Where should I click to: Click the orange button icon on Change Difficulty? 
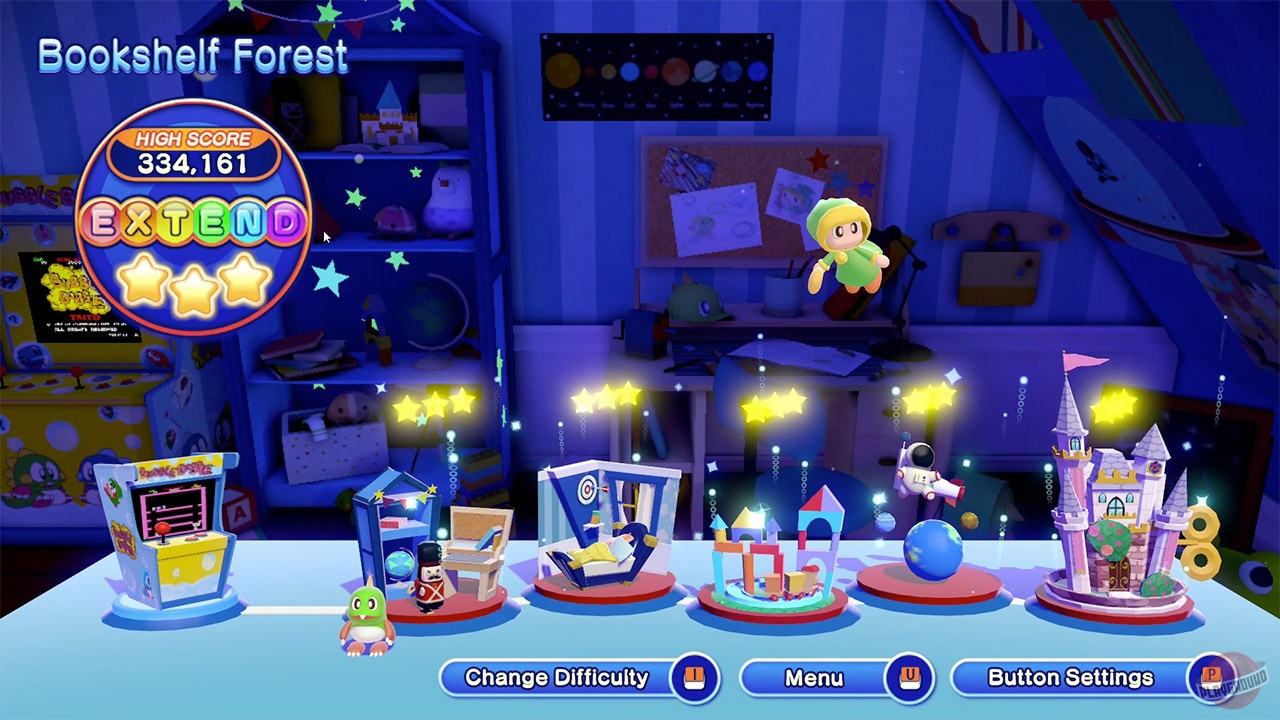(x=697, y=677)
